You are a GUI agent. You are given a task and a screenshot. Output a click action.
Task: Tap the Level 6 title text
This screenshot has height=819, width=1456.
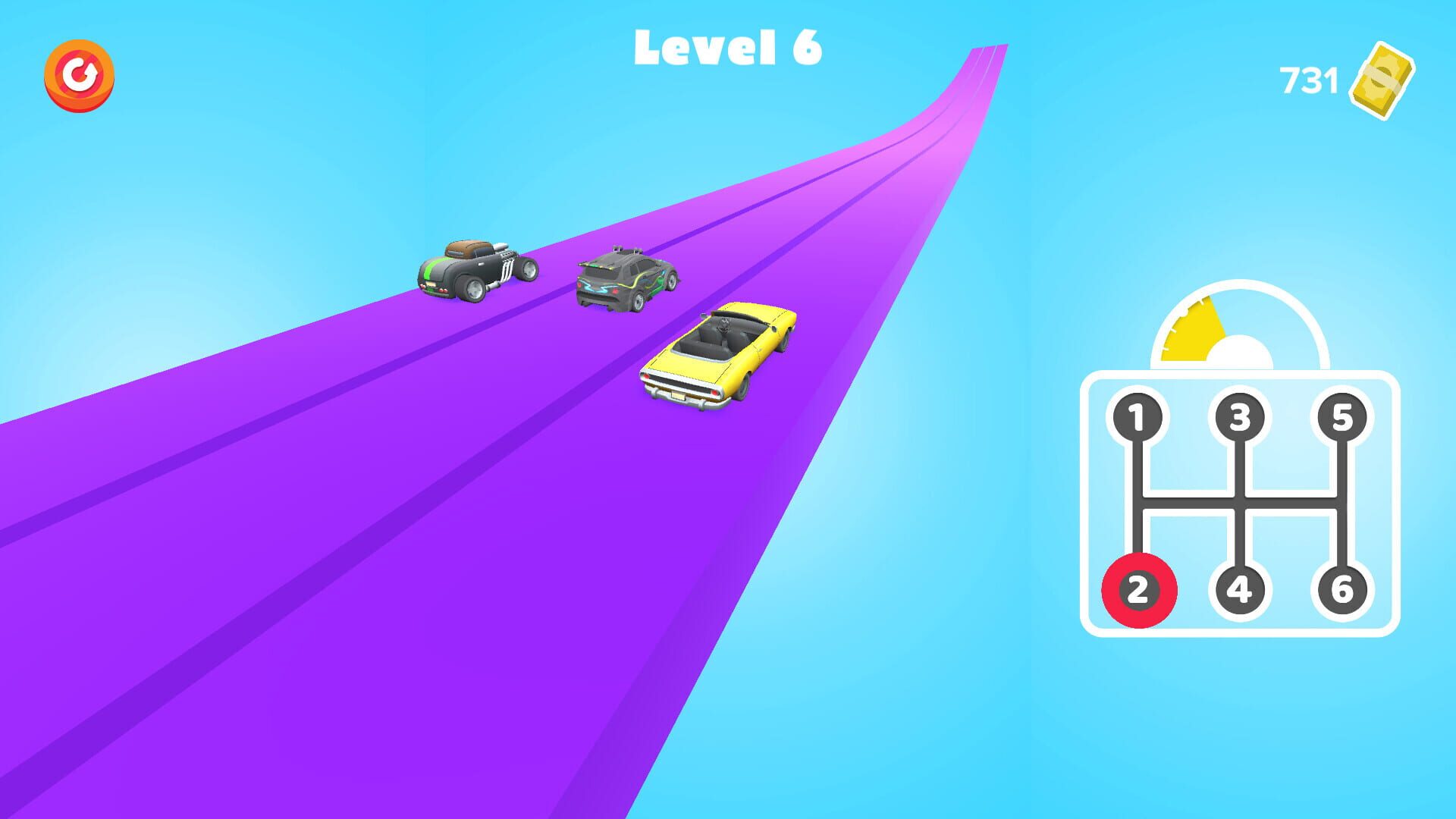point(730,47)
